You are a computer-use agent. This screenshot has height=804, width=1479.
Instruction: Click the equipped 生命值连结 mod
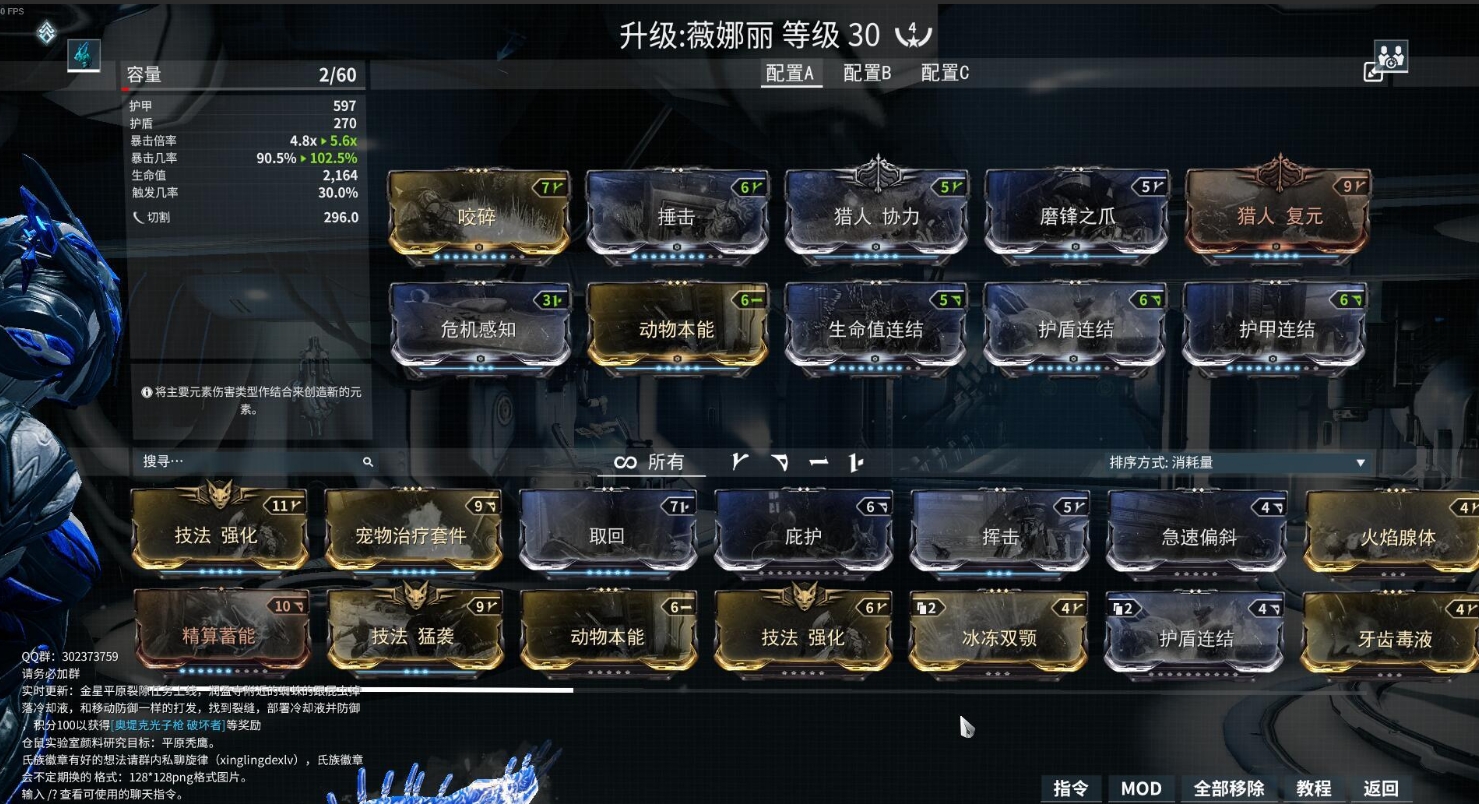pyautogui.click(x=875, y=329)
